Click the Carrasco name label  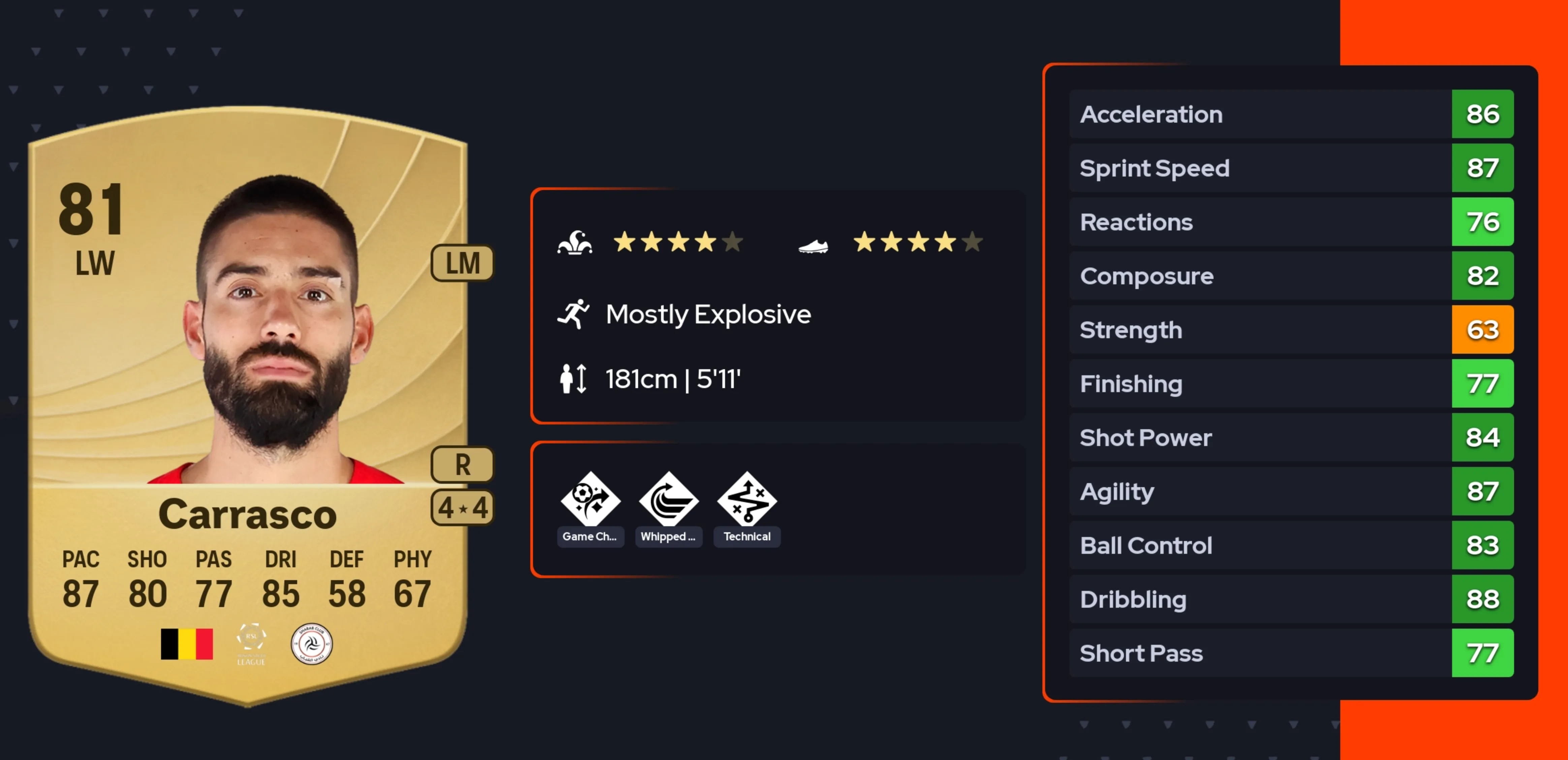tap(248, 514)
